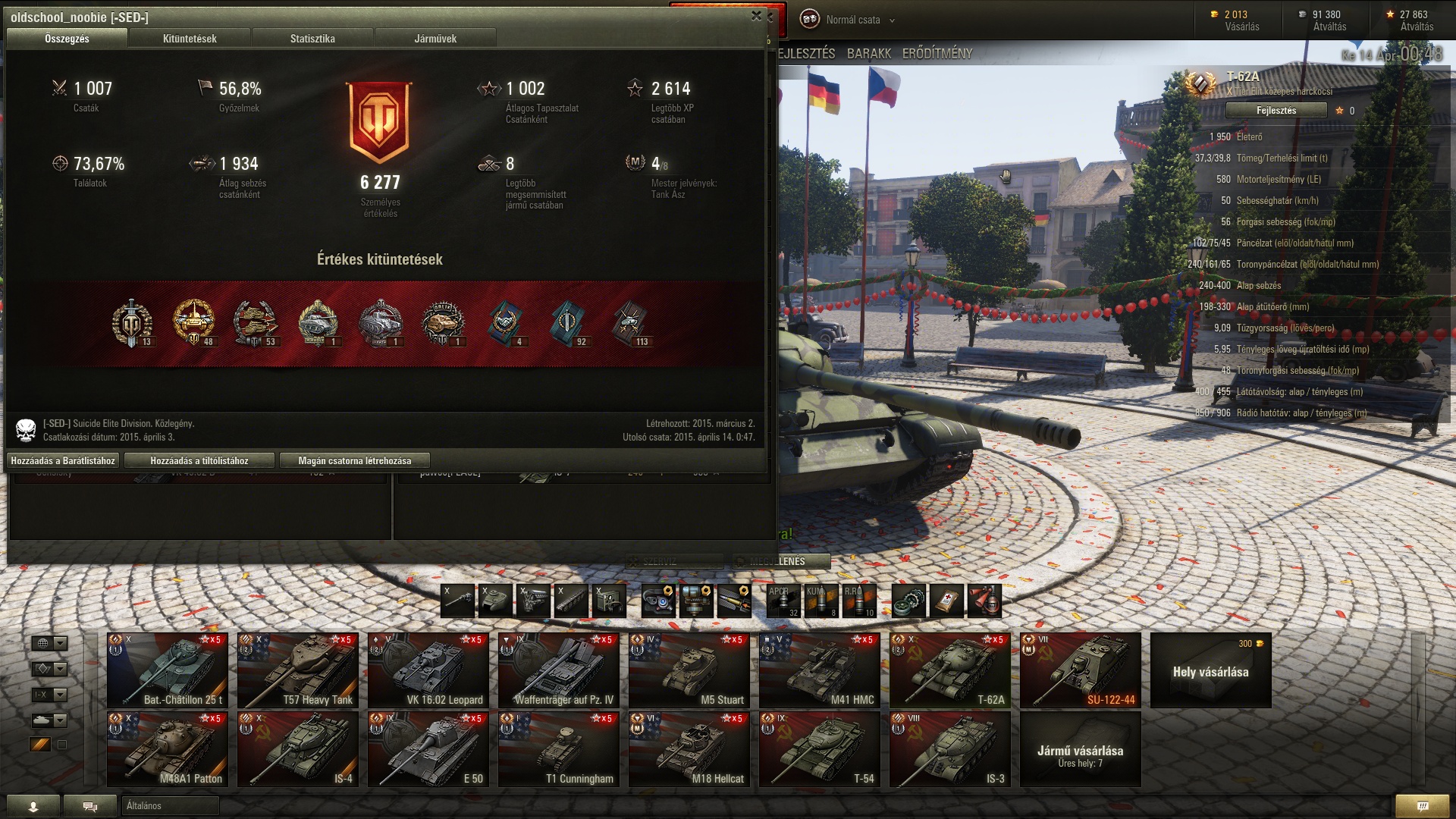Switch to the Kitüntetések tab
Screen dimensions: 1456x819
[x=190, y=39]
